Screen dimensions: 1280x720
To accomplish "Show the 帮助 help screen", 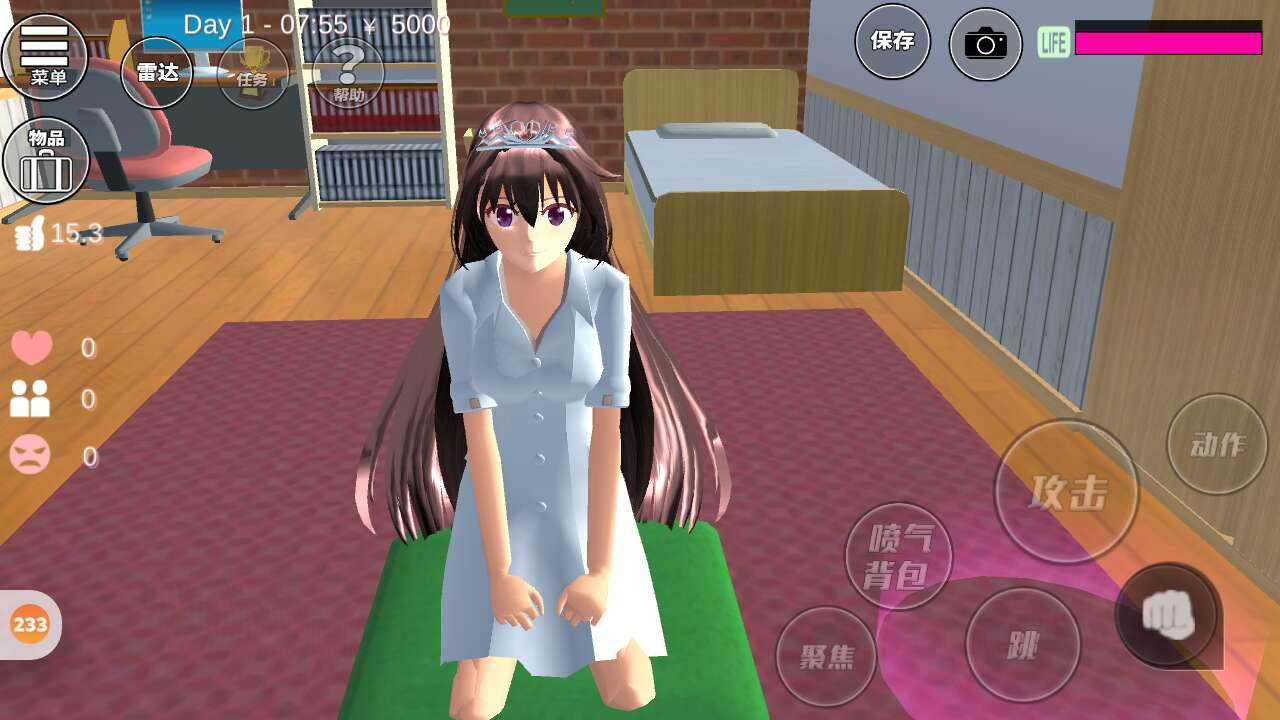I will 348,73.
